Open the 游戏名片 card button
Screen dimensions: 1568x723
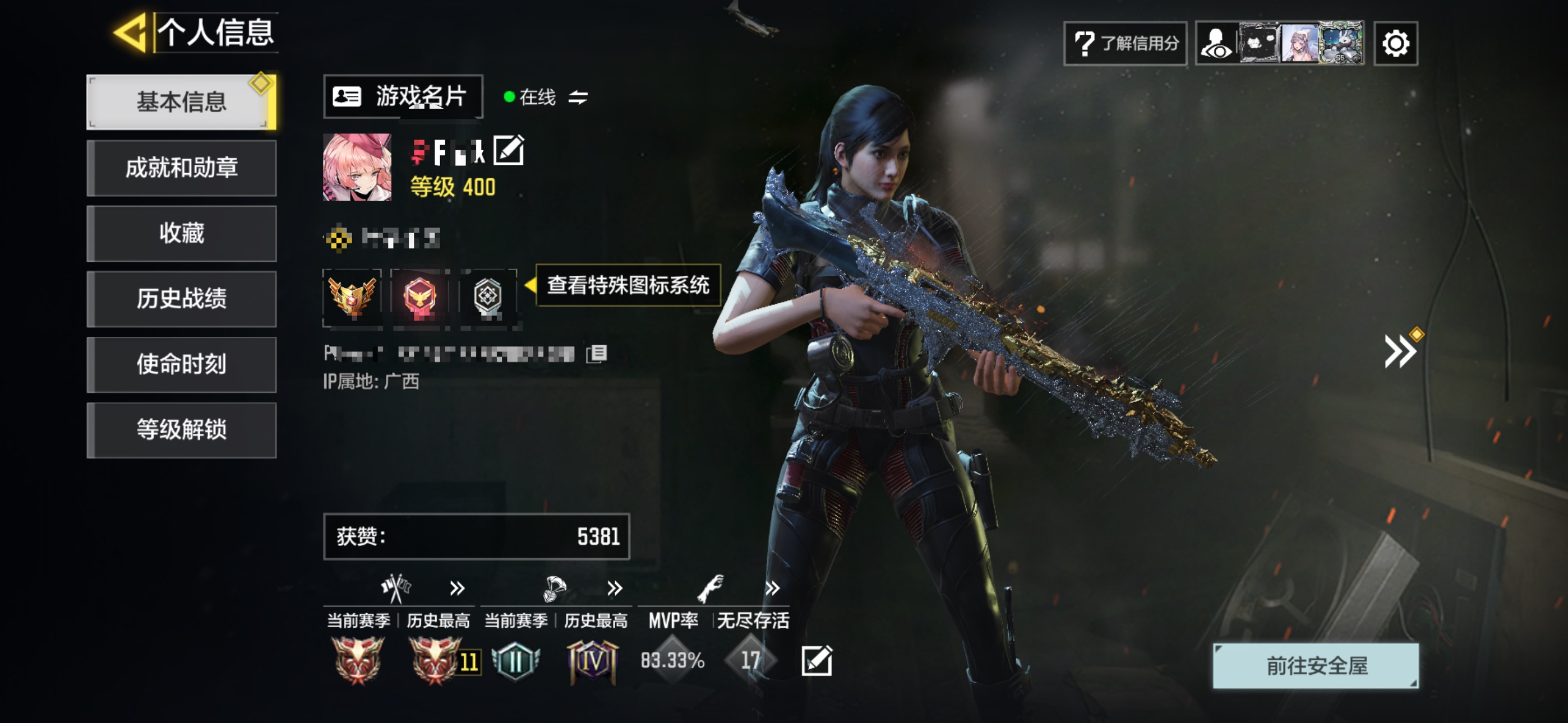402,97
